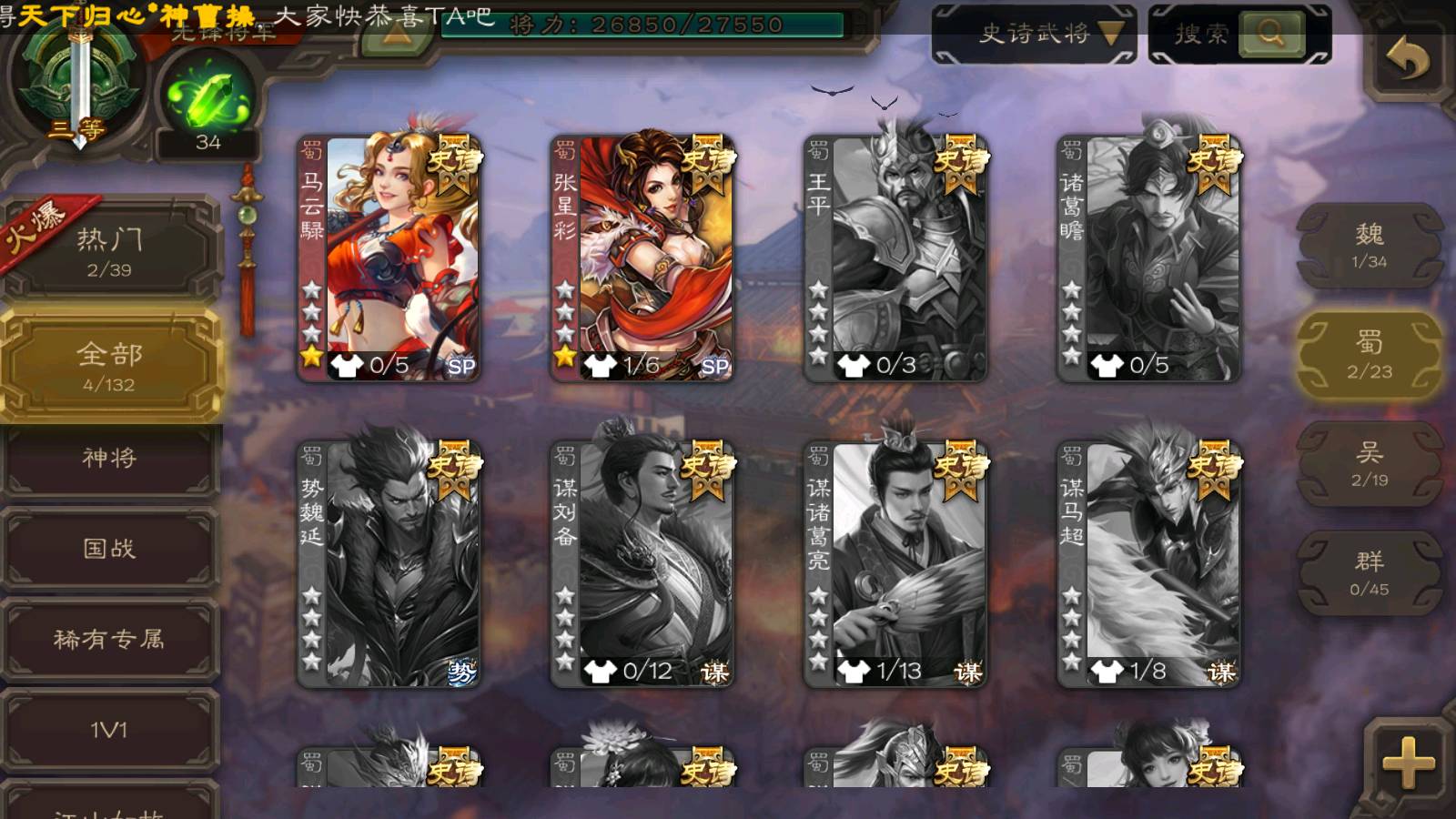Choose the 张星彩 hero card
The image size is (1456, 819).
642,258
